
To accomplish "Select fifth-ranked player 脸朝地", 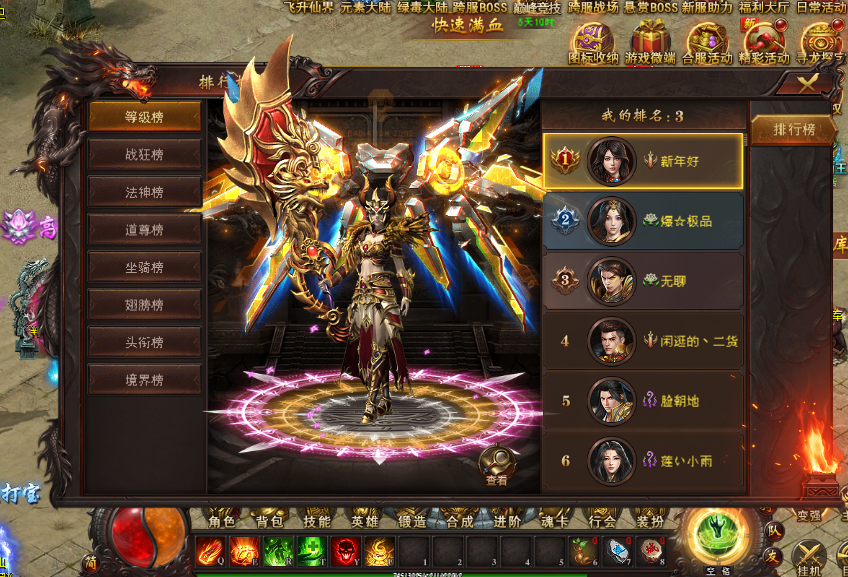I will pos(643,401).
